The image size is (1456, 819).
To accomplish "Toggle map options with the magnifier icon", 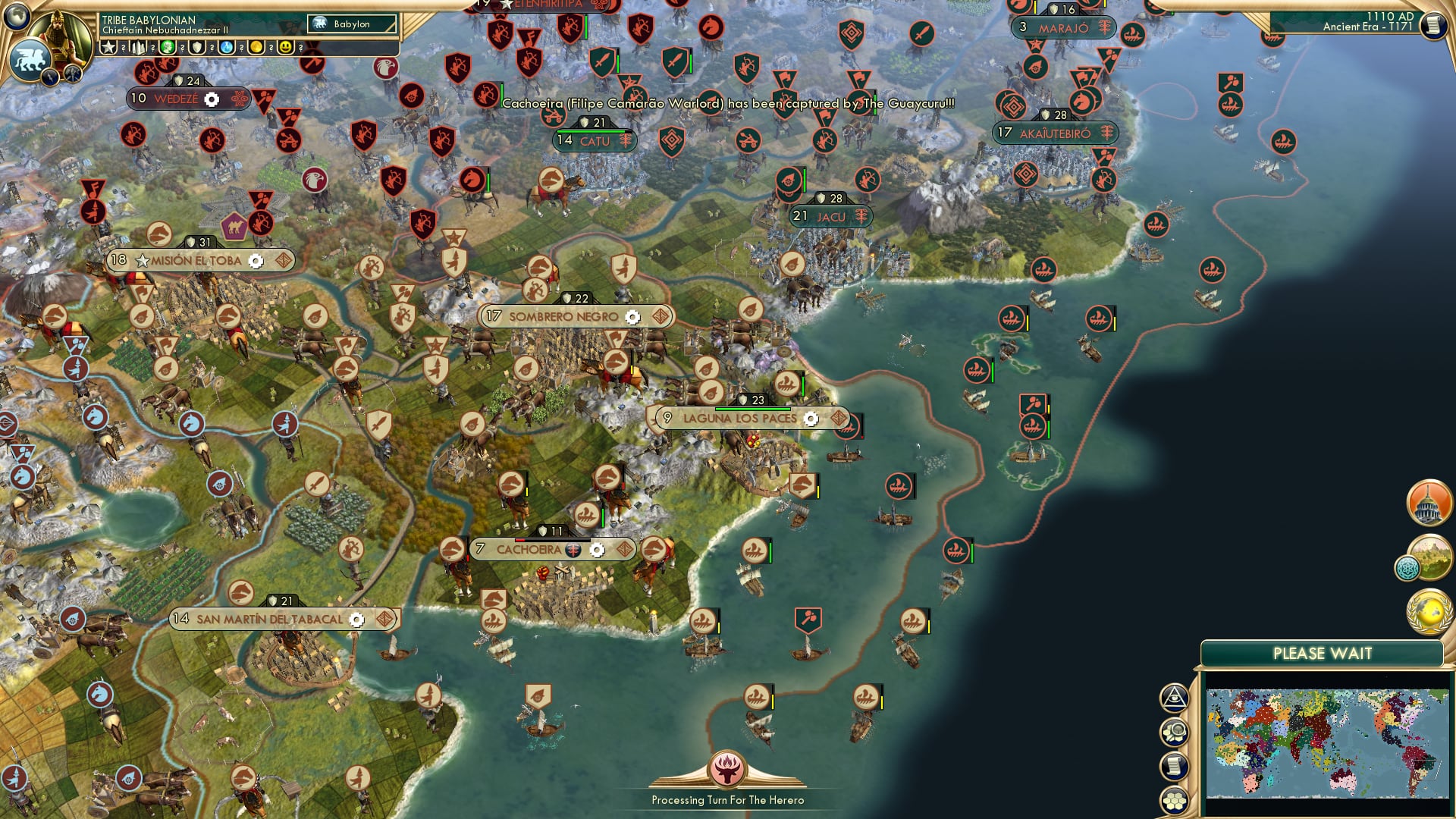I will coord(1176,730).
